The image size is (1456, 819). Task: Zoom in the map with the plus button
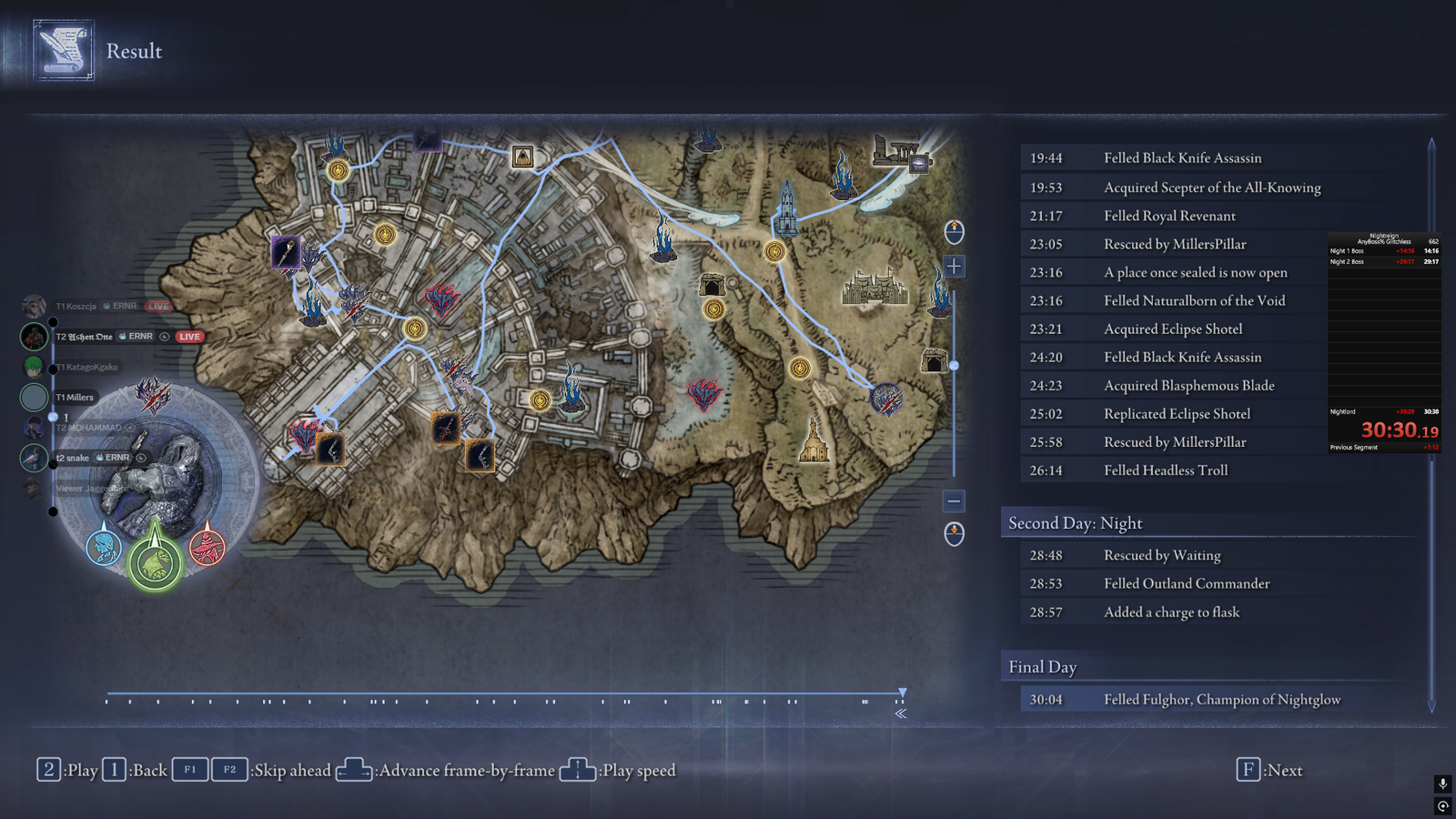click(954, 266)
